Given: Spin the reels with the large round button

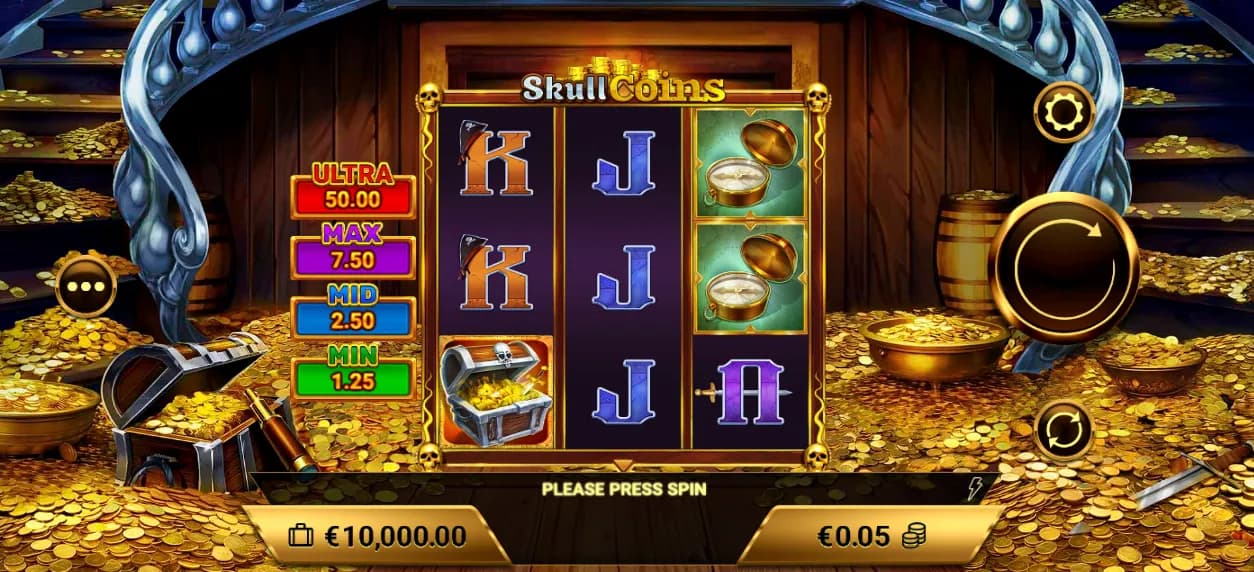Looking at the screenshot, I should click(x=1064, y=267).
